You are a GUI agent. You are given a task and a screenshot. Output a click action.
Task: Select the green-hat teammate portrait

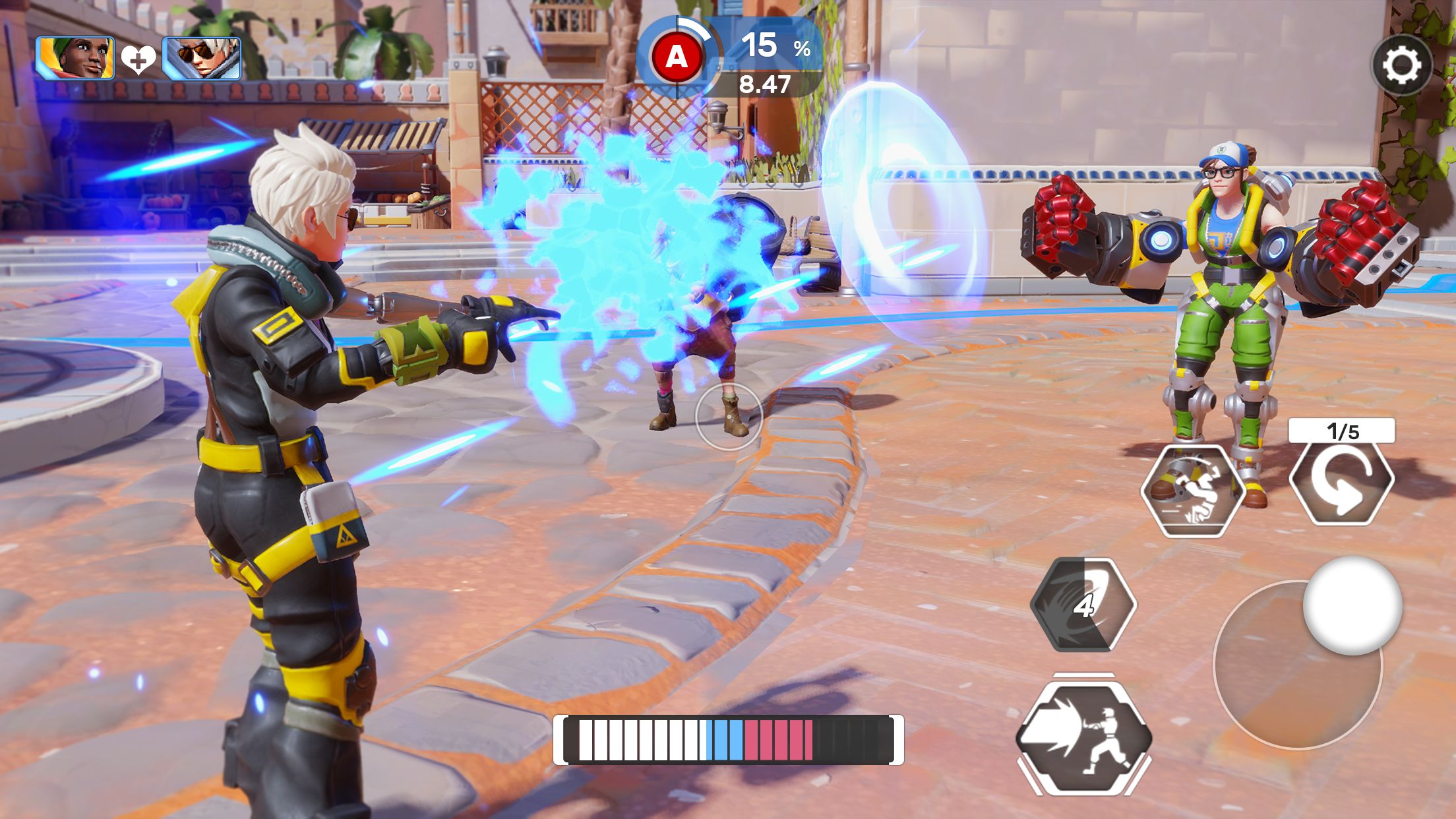tap(75, 59)
